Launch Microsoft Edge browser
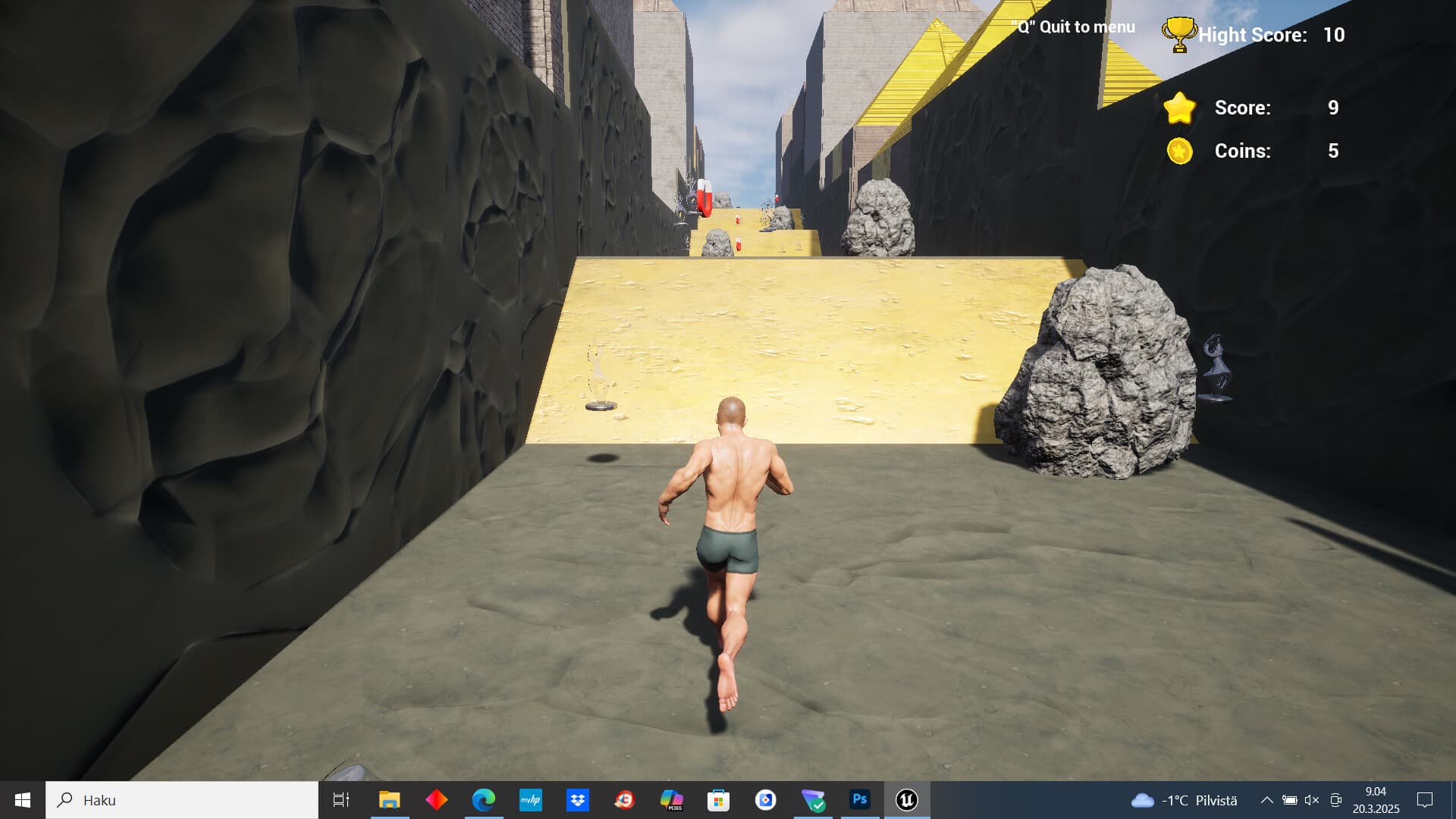This screenshot has height=819, width=1456. tap(484, 800)
